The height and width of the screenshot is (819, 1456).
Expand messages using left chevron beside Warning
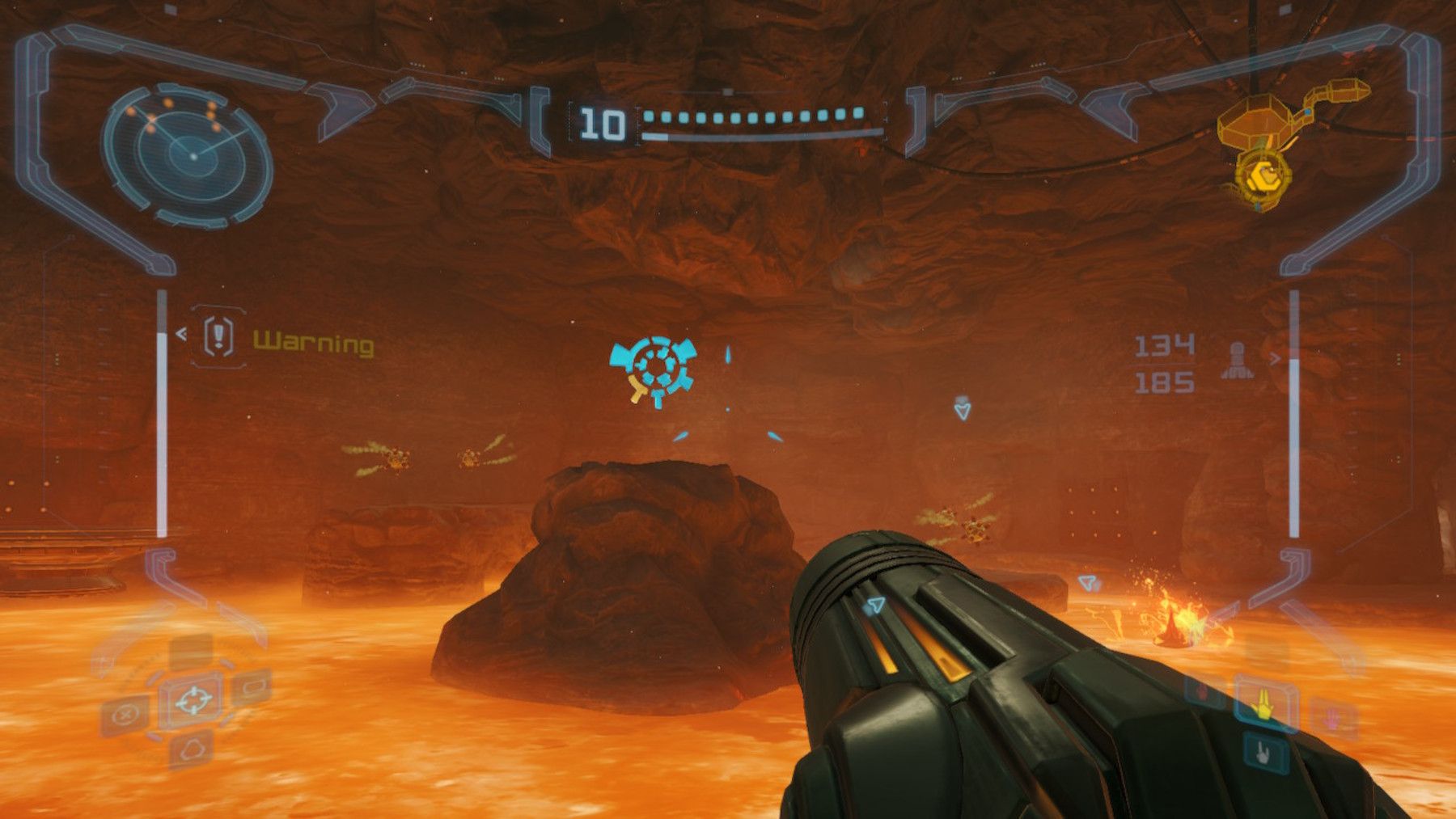coord(181,333)
